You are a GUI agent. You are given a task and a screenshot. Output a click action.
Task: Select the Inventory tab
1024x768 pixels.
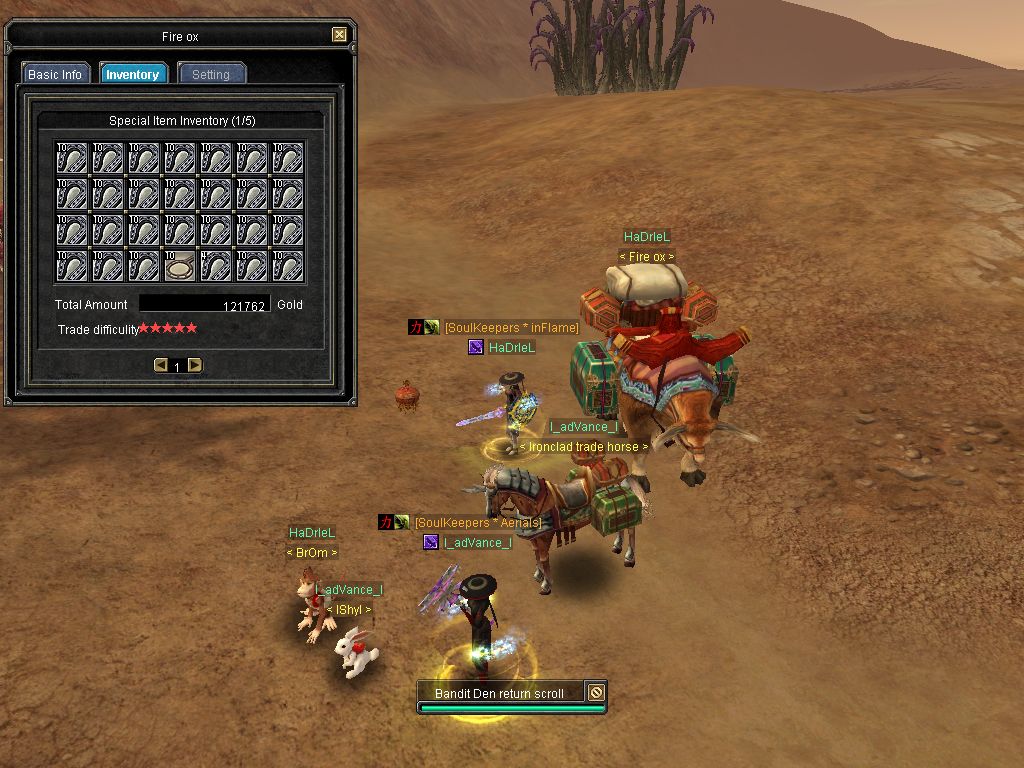[132, 74]
